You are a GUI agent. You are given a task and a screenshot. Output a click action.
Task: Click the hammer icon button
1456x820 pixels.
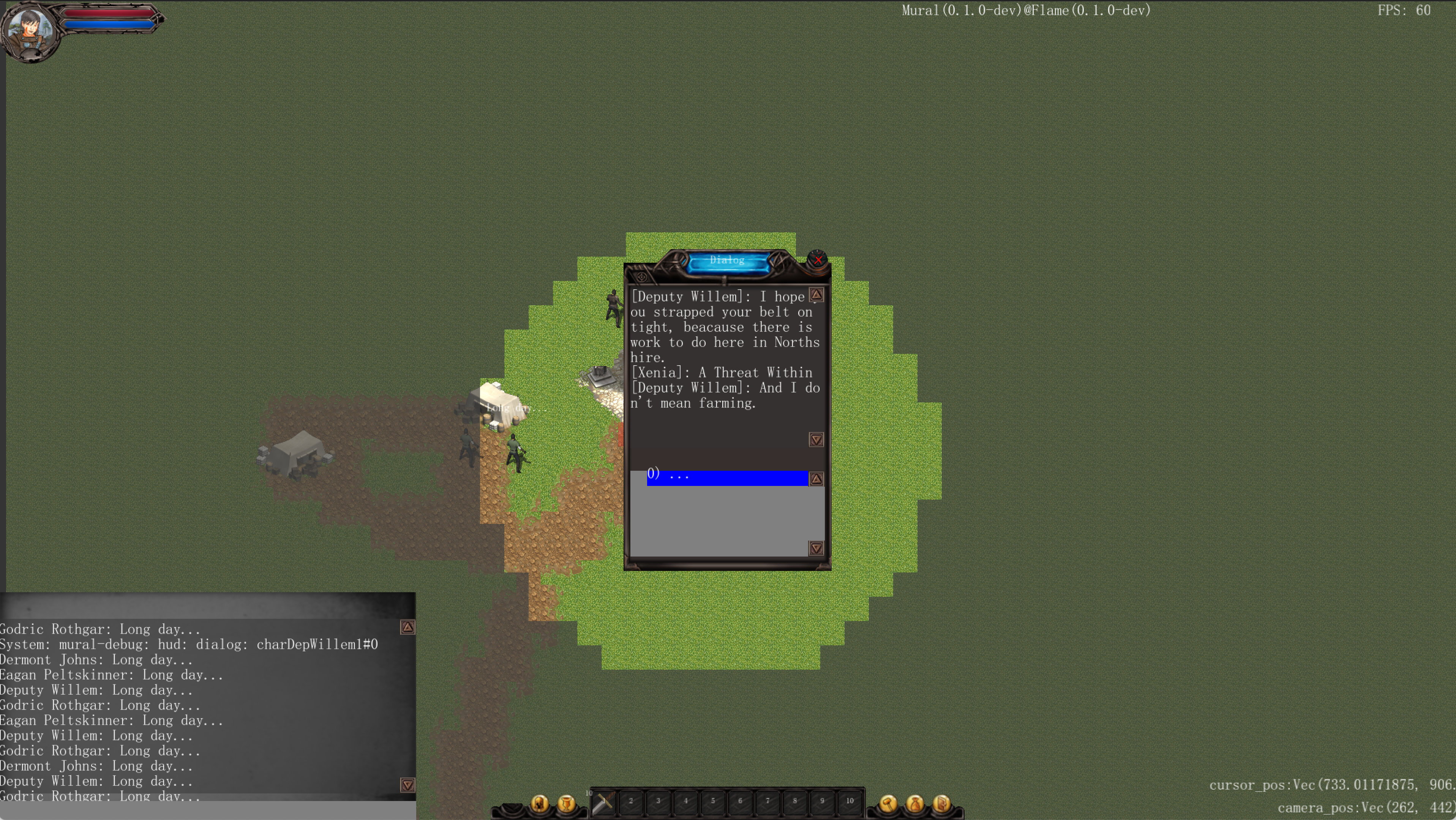pos(888,803)
